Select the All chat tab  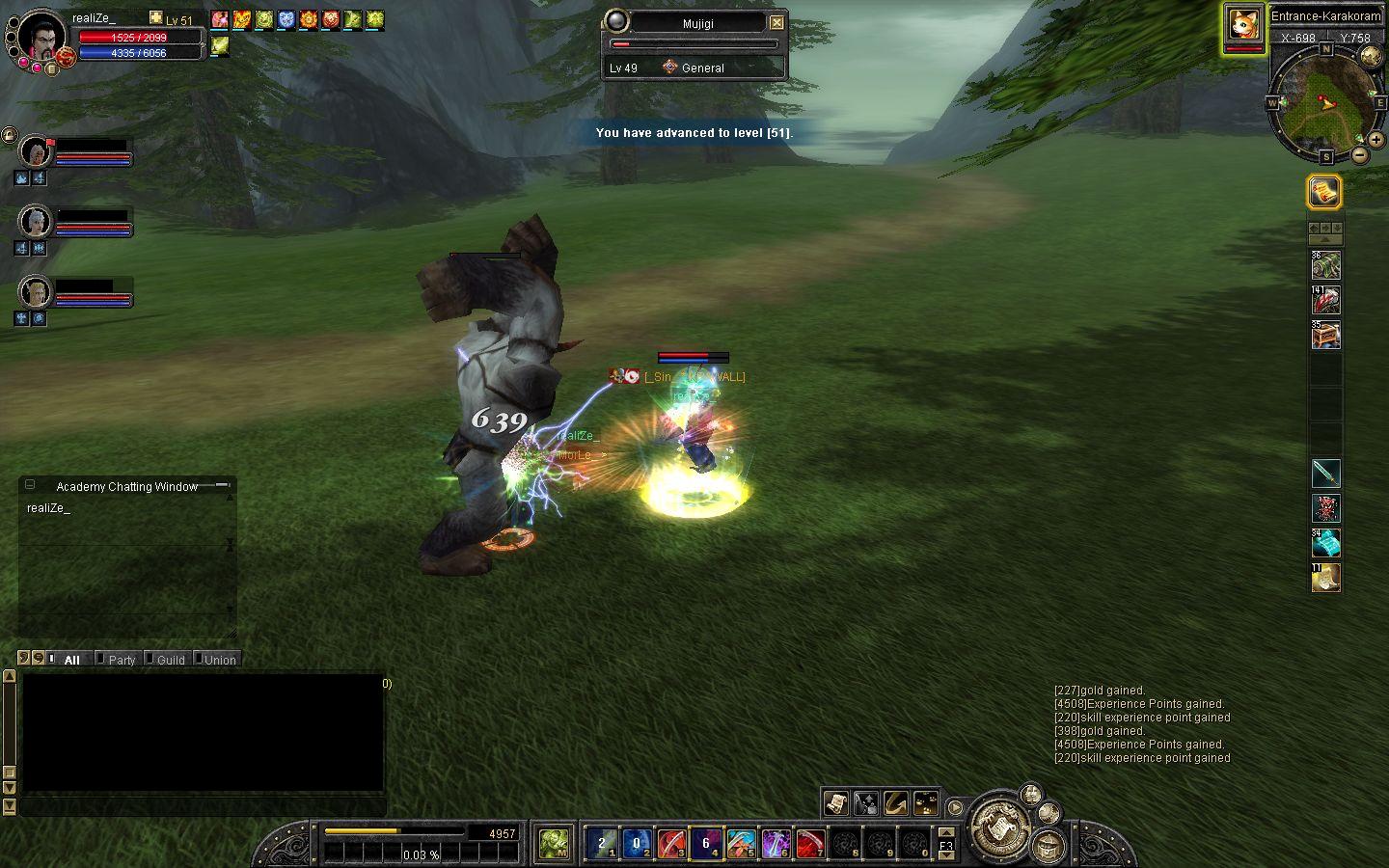coord(71,660)
